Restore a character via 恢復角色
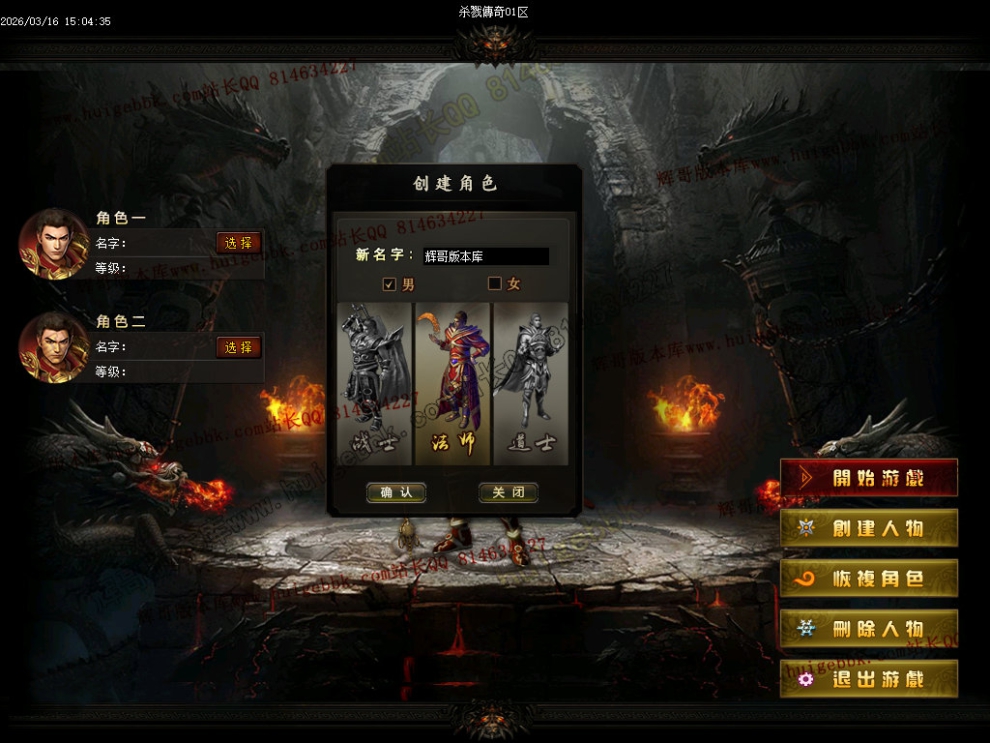Screen dimensions: 990x743 pyautogui.click(x=868, y=579)
